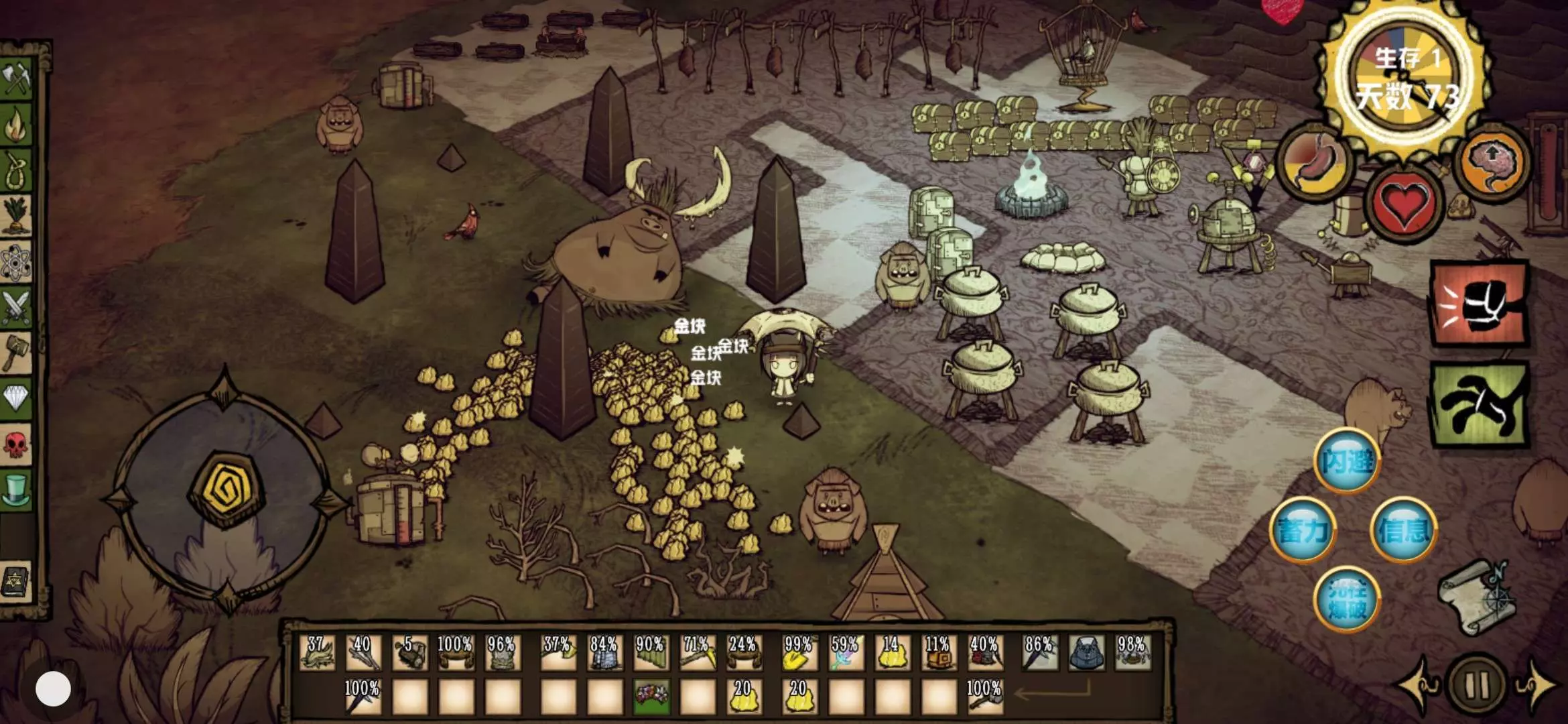The height and width of the screenshot is (724, 1568).
Task: Tap the red fist attack button
Action: click(x=1480, y=305)
